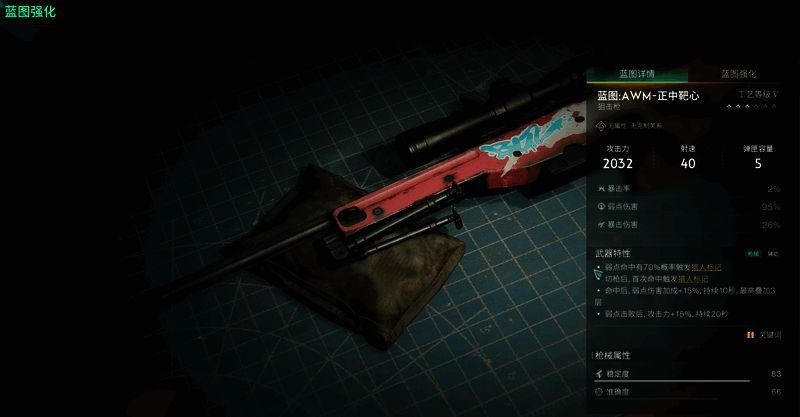Screen dimensions: 800x417
Task: Select the 辅助 trait toggle
Action: point(772,254)
